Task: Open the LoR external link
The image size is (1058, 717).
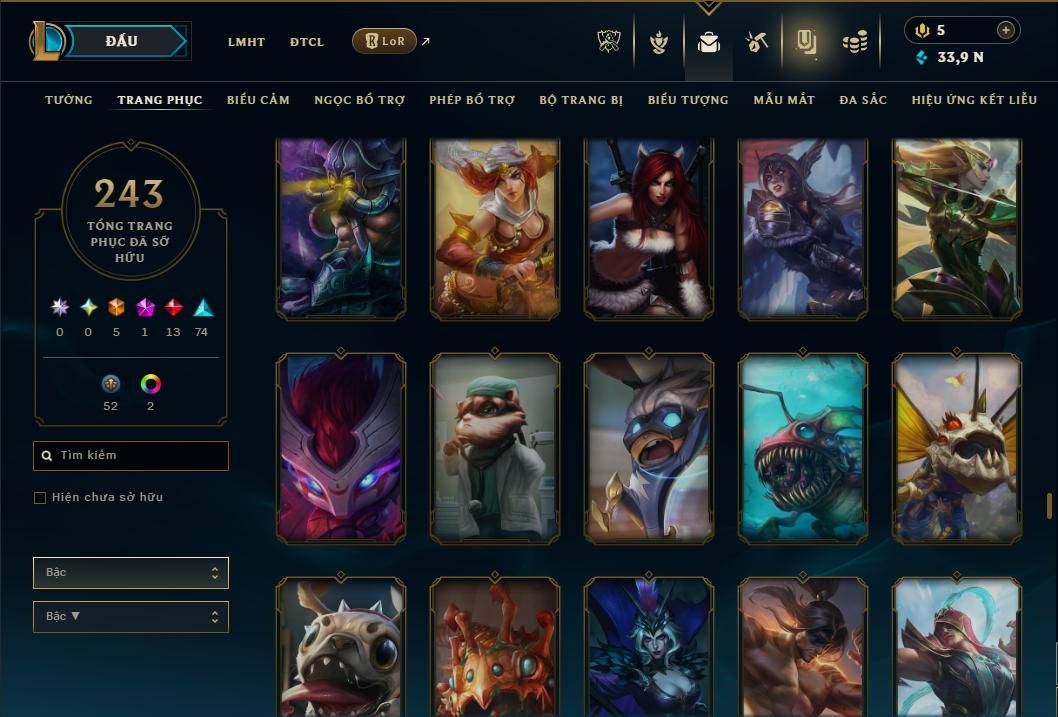Action: [x=385, y=41]
